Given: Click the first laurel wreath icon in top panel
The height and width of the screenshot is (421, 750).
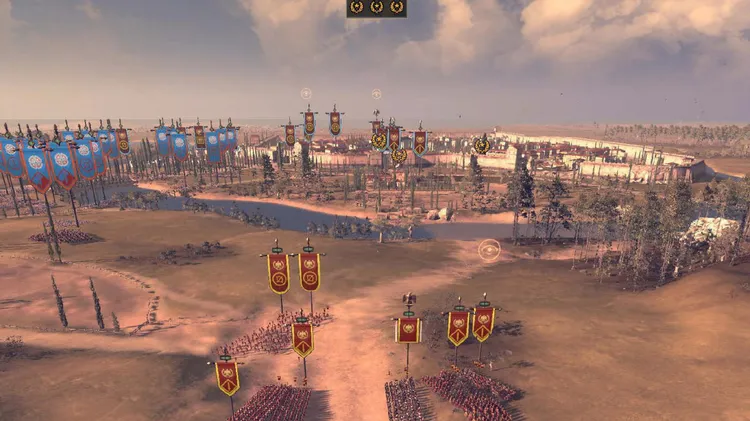Looking at the screenshot, I should pos(357,7).
